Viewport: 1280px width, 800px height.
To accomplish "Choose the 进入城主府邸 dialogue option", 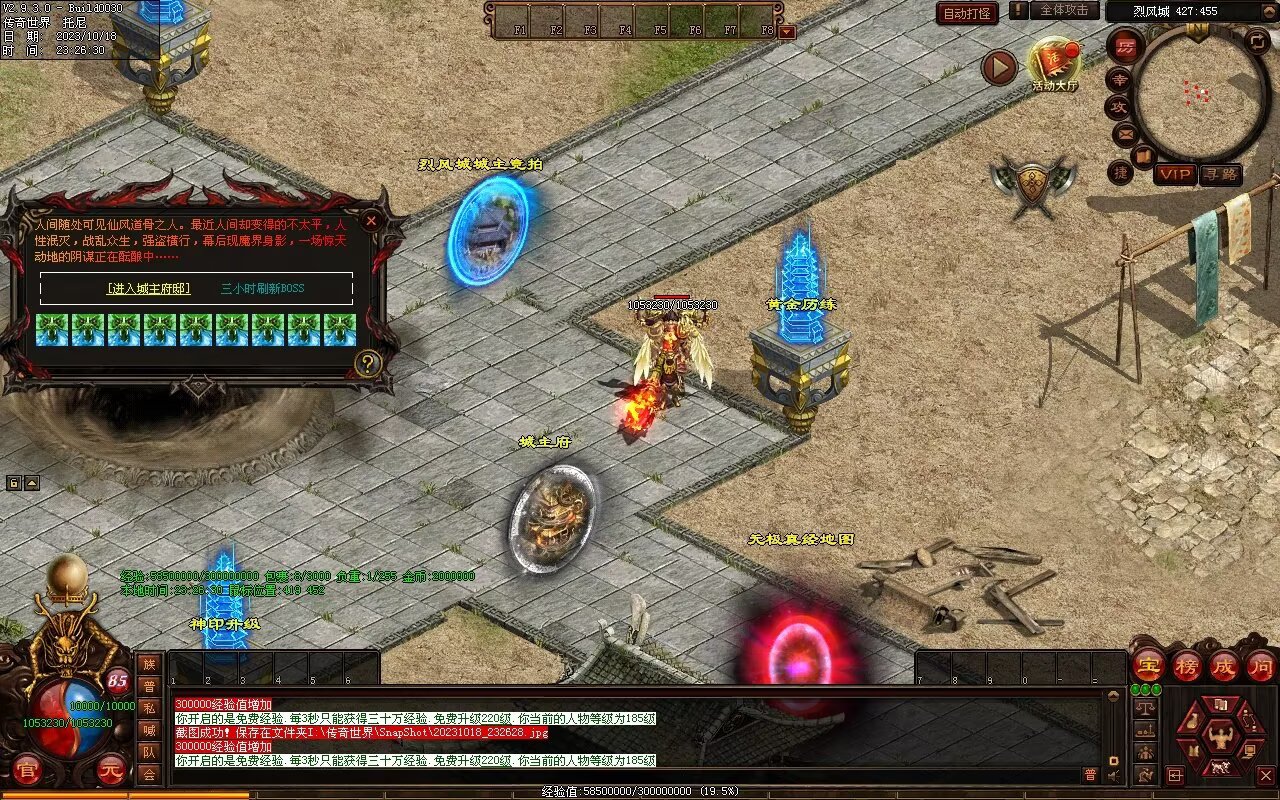I will click(x=148, y=289).
